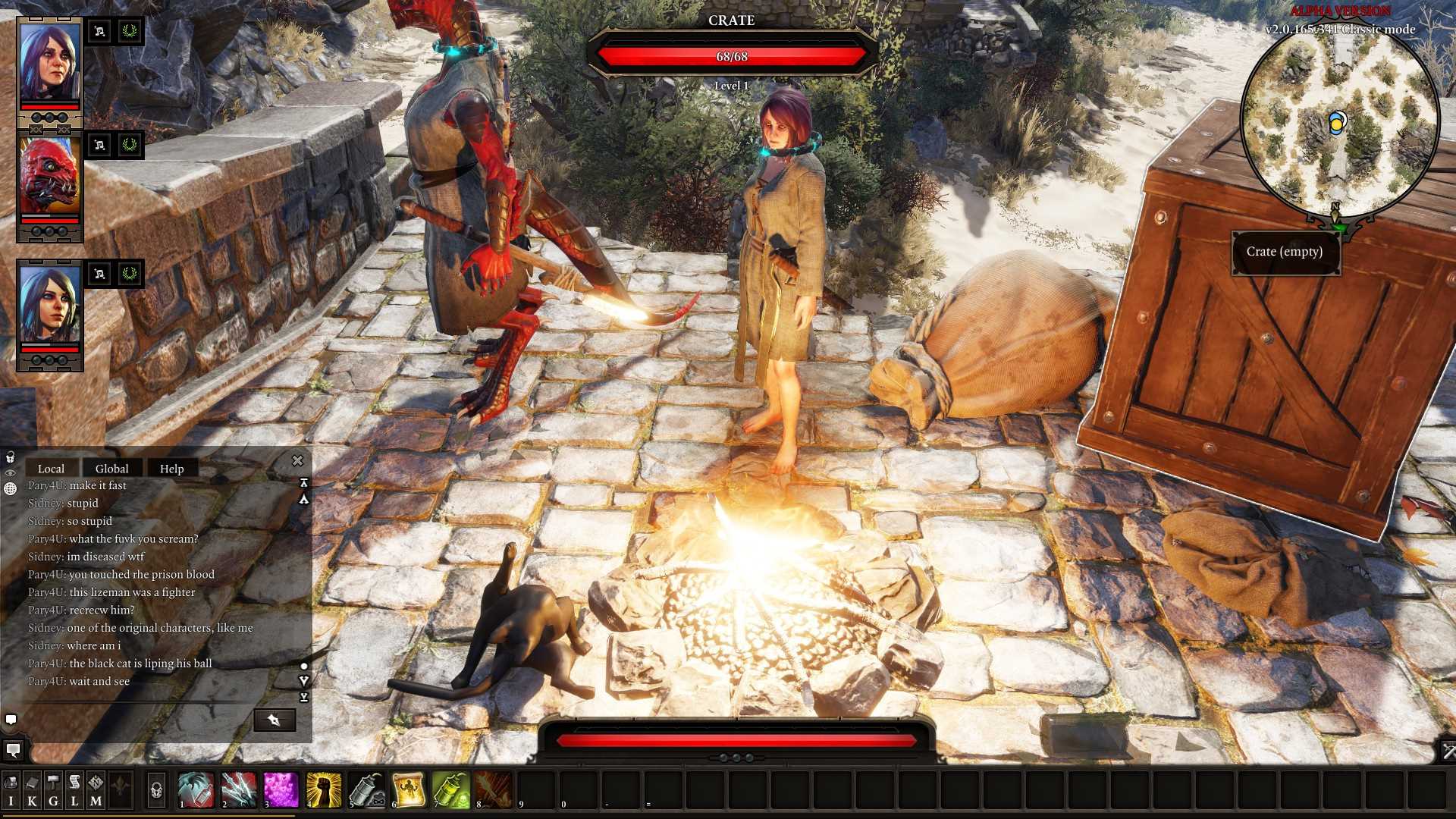Viewport: 1456px width, 819px height.
Task: Click the chat scroll-down arrow near the quill
Action: (304, 679)
